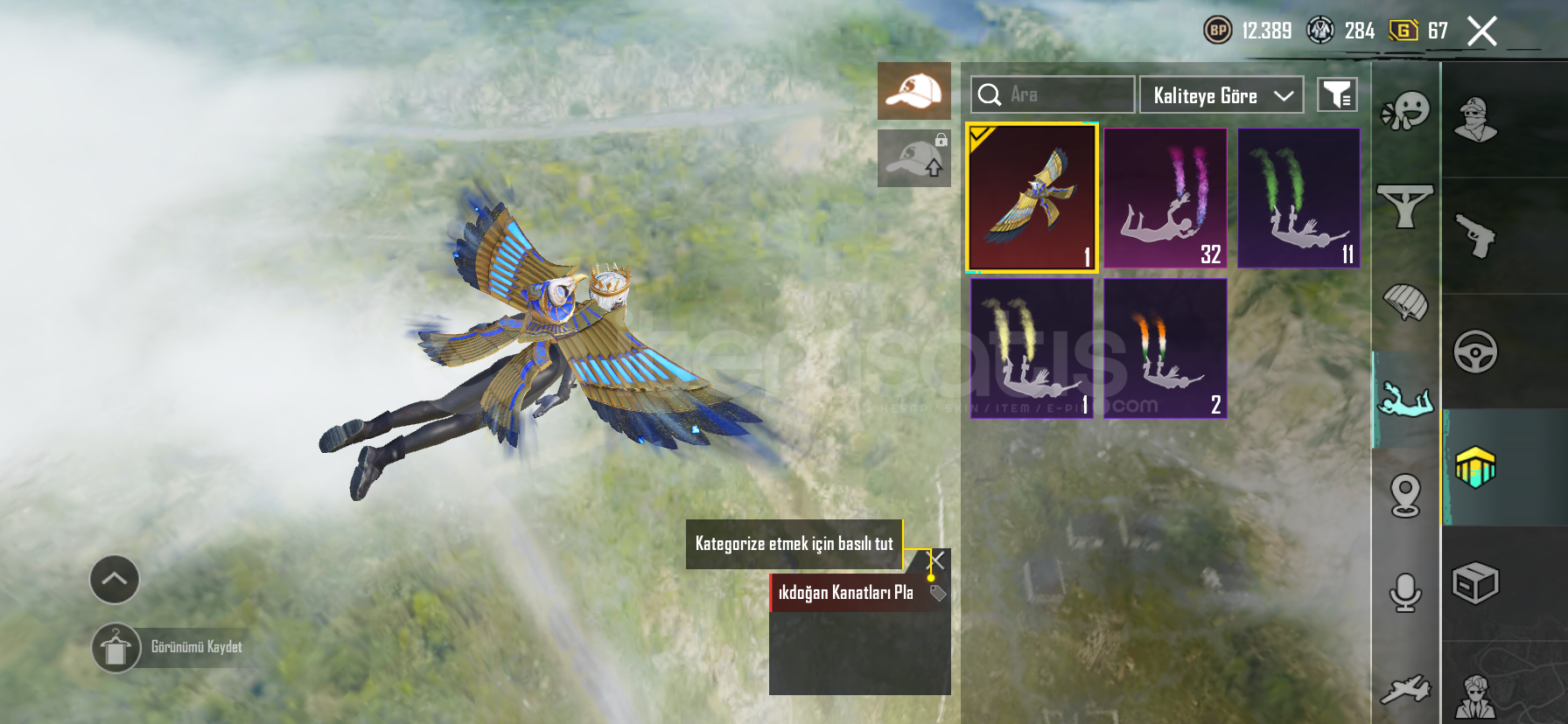This screenshot has height=724, width=1568.
Task: Switch to the emote faces tab
Action: (1405, 112)
